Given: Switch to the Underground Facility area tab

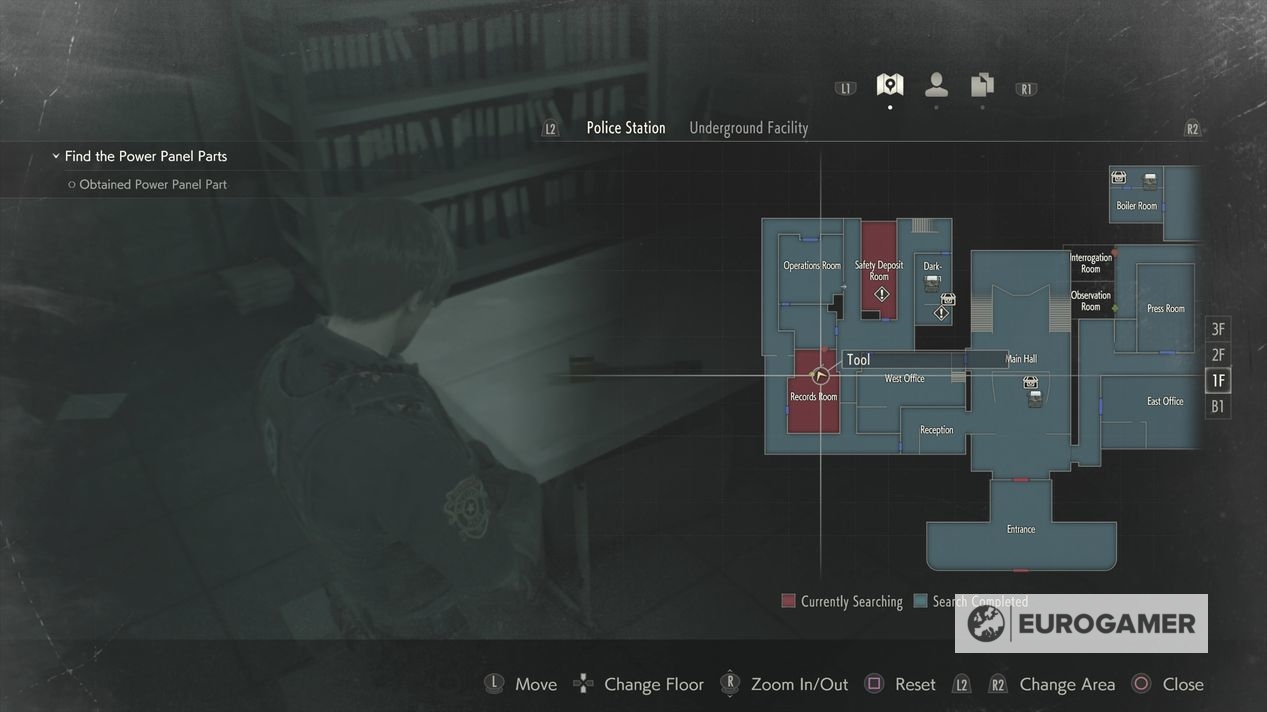Looking at the screenshot, I should (748, 128).
